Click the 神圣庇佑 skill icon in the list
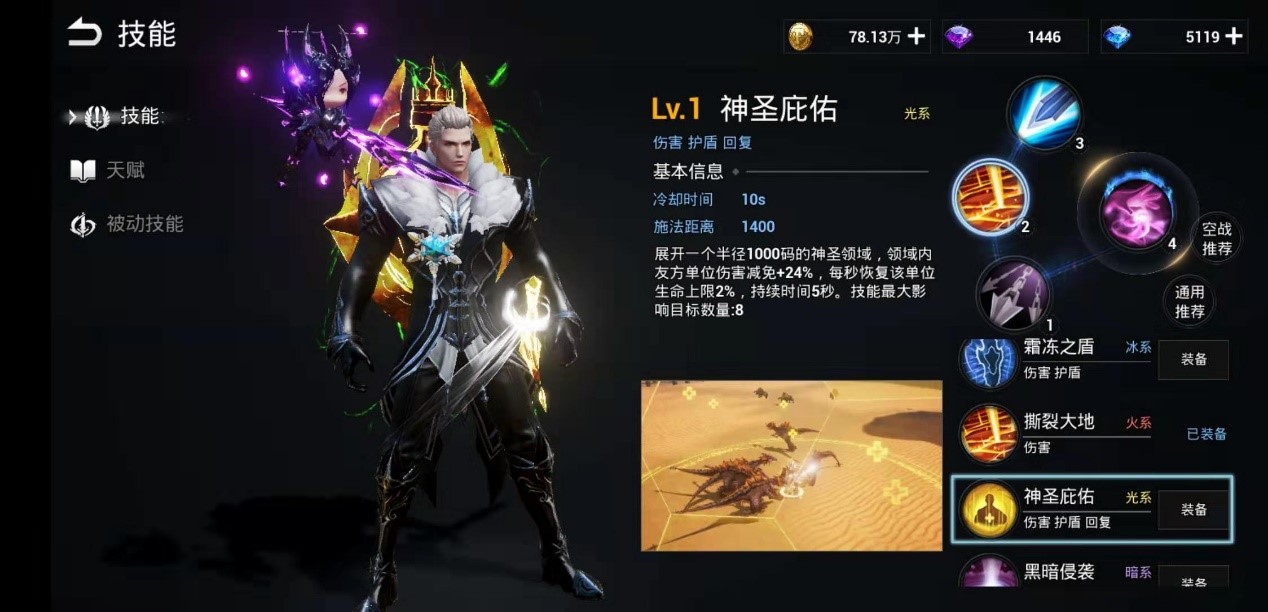The height and width of the screenshot is (612, 1268). 989,509
